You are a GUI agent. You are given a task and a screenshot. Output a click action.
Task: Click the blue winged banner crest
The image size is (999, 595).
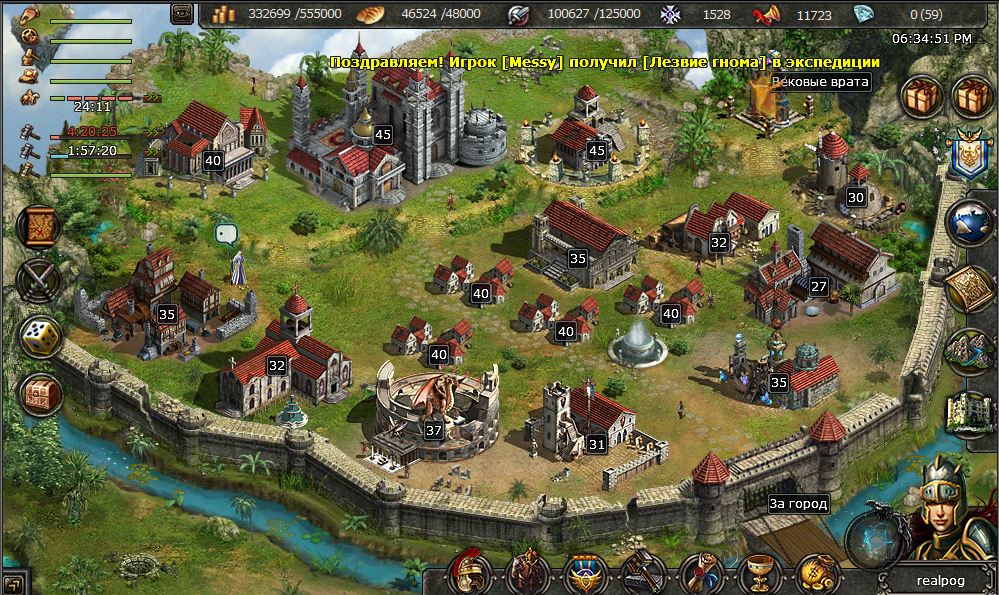click(x=968, y=152)
